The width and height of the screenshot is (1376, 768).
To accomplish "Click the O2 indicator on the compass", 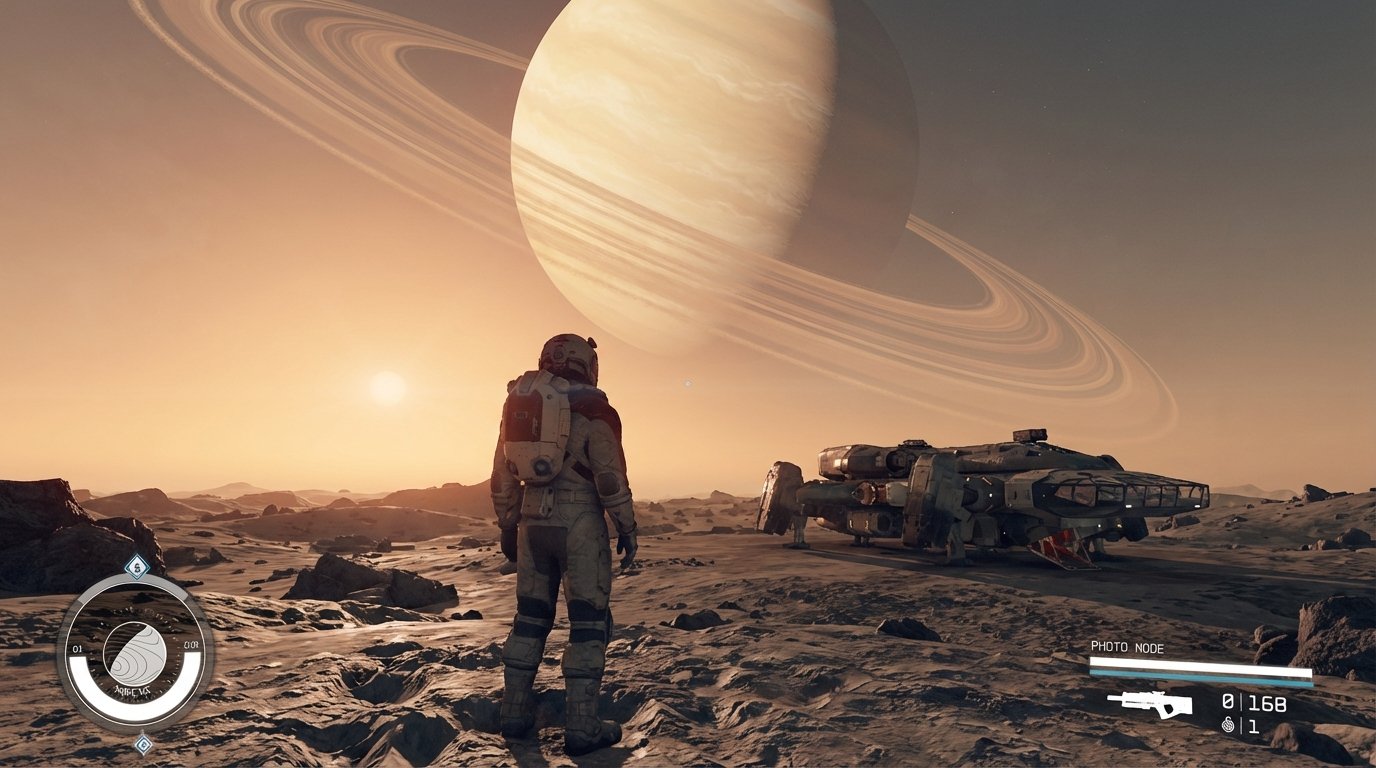I will tap(77, 648).
